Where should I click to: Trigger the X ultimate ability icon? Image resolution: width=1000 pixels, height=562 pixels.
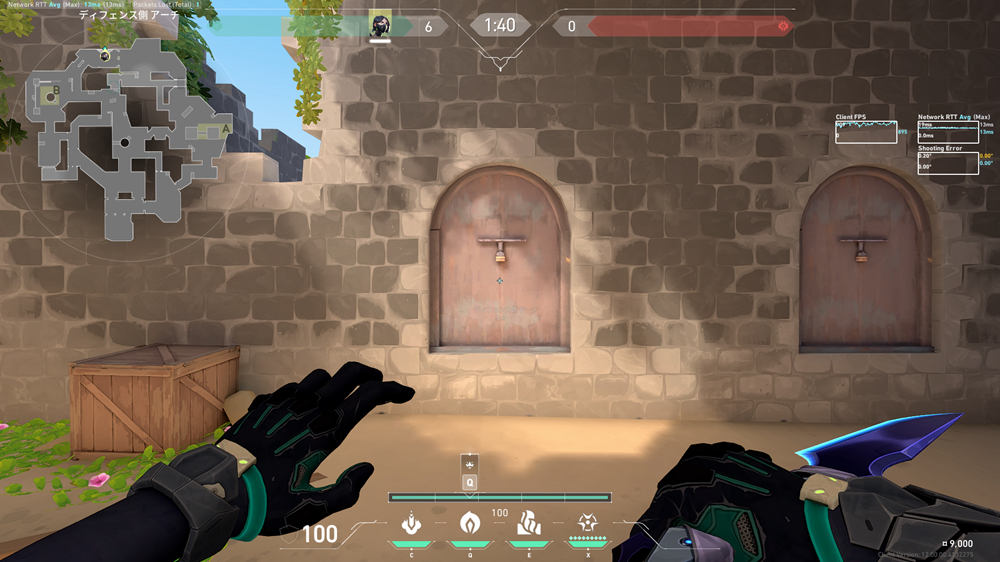click(587, 522)
